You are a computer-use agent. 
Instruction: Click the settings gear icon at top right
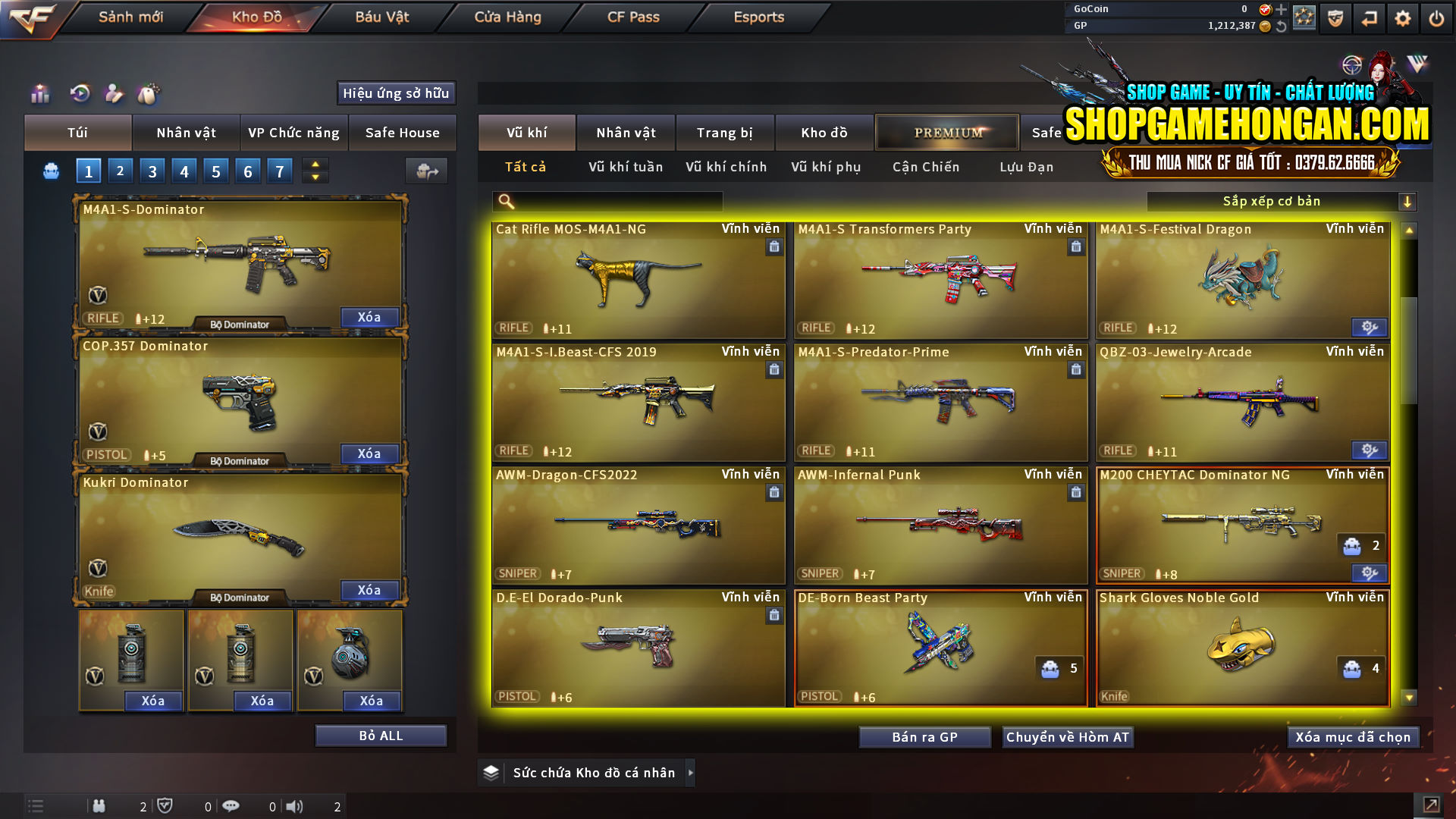pyautogui.click(x=1403, y=17)
